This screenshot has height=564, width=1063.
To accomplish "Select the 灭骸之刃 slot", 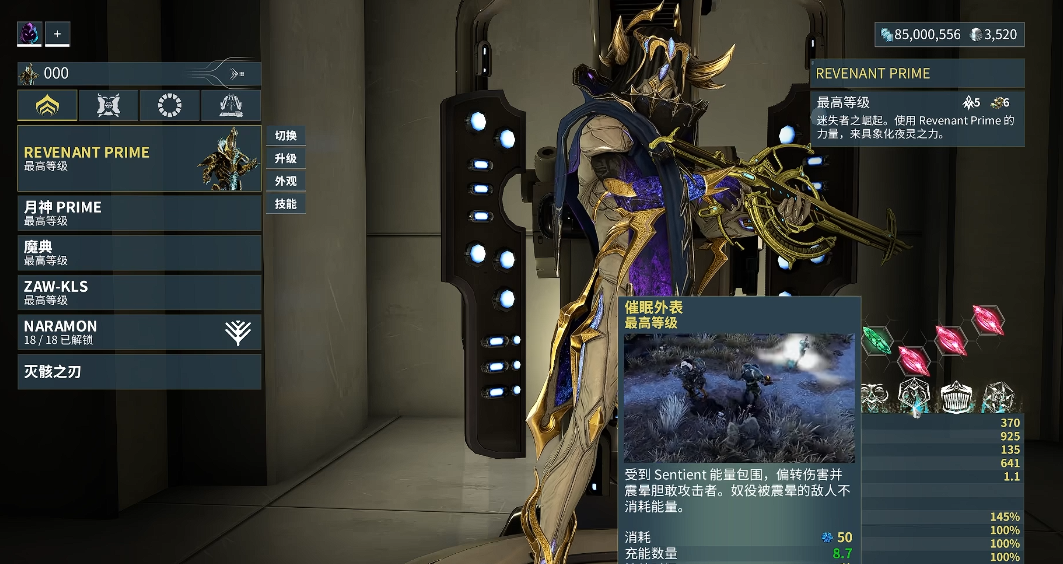I will point(139,372).
